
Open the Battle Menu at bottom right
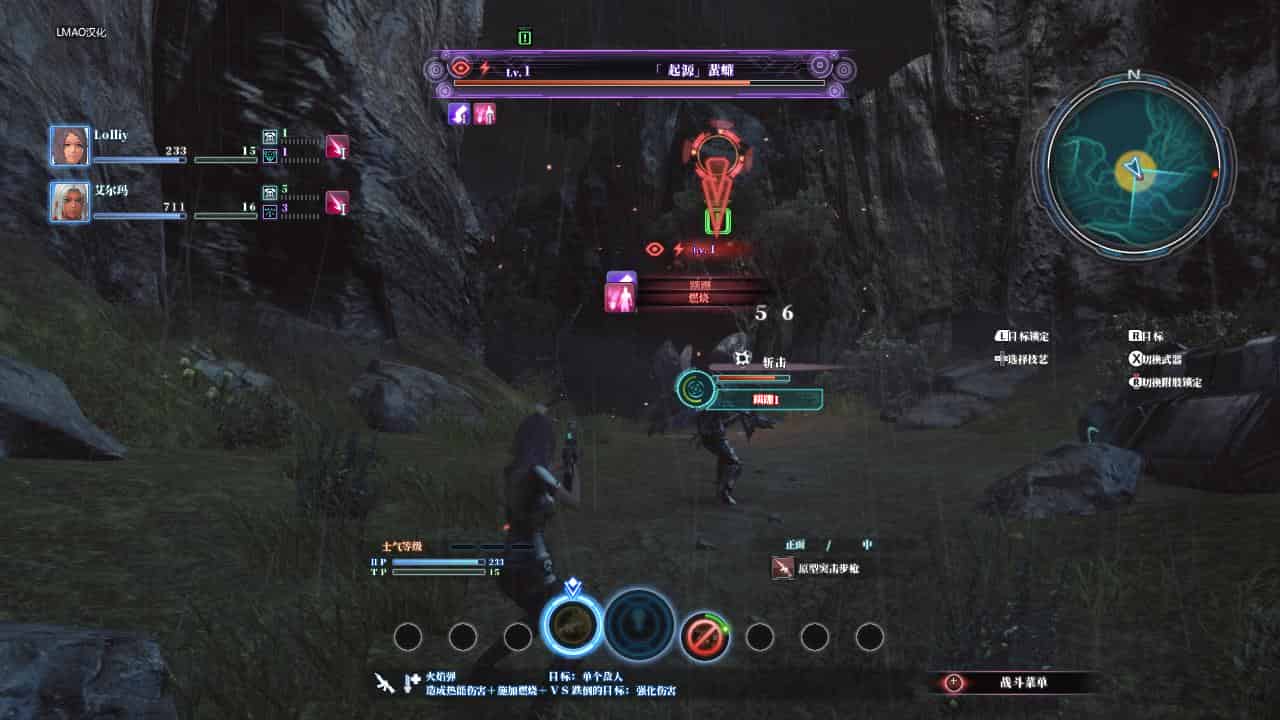coord(1018,683)
